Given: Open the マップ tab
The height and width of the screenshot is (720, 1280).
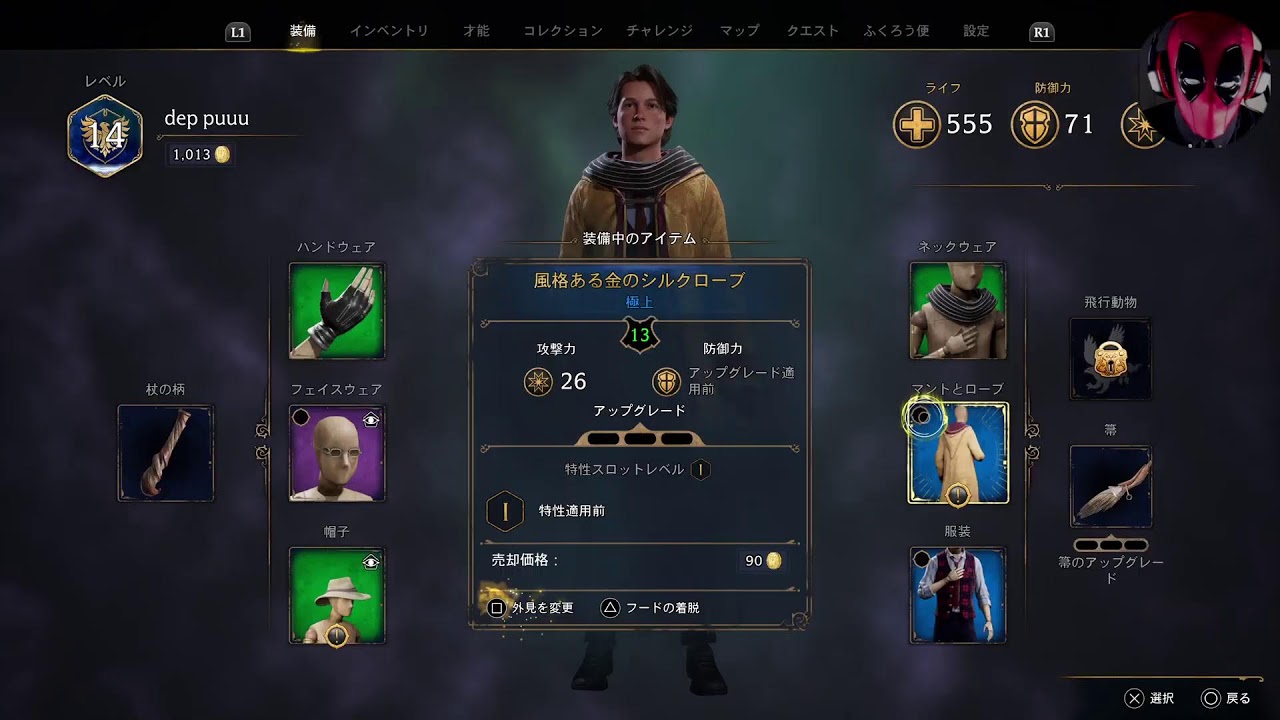Looking at the screenshot, I should tap(740, 31).
